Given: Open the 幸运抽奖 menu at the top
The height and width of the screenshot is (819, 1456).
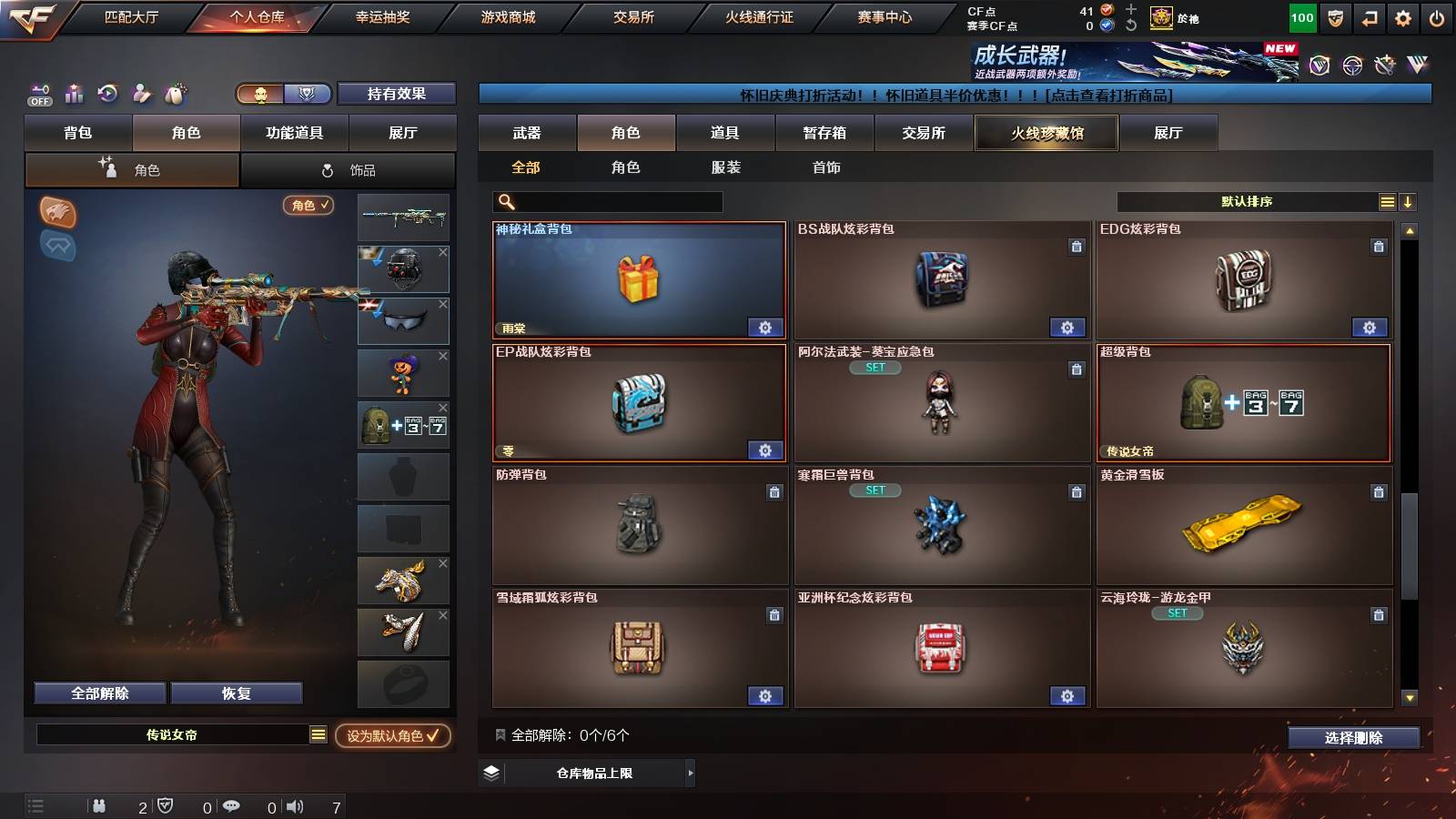Looking at the screenshot, I should click(x=385, y=16).
